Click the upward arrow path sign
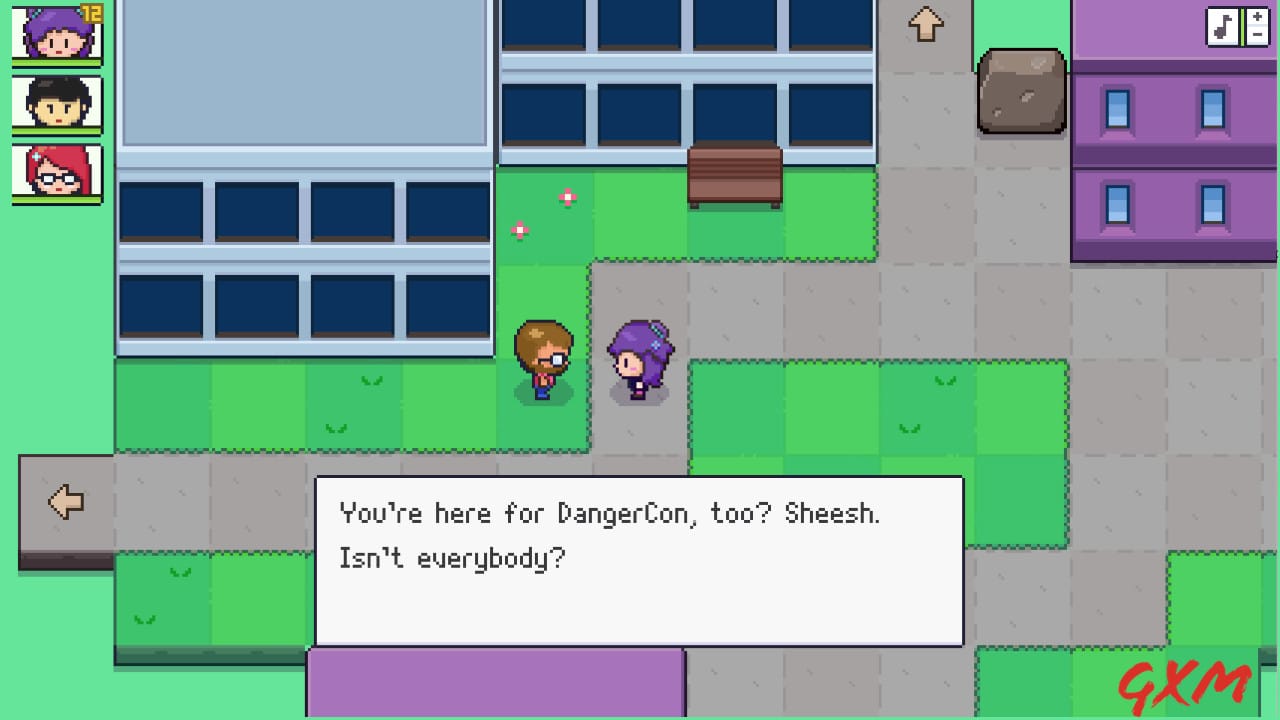This screenshot has height=720, width=1280. pos(925,25)
